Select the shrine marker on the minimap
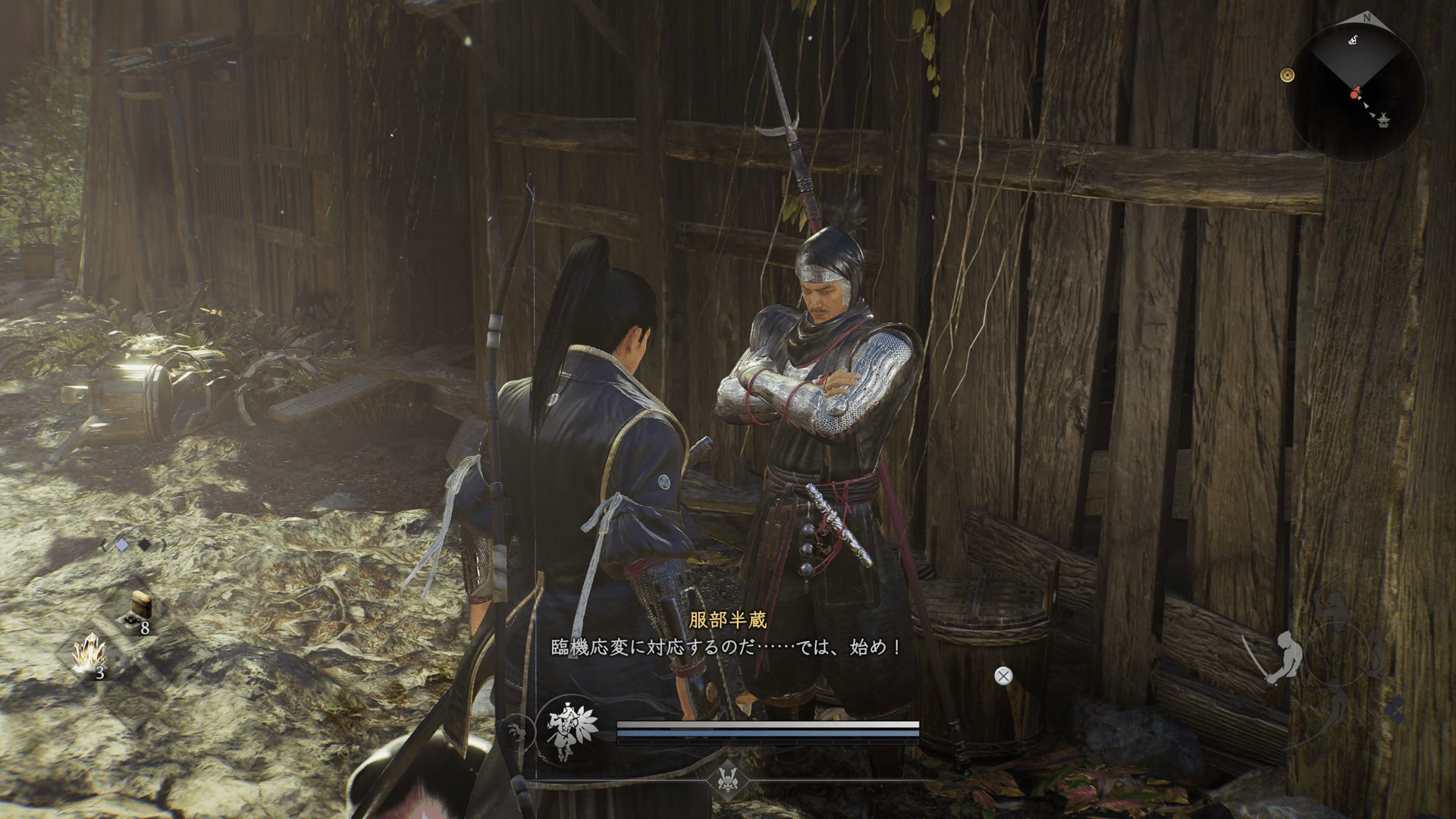 [x=1383, y=120]
